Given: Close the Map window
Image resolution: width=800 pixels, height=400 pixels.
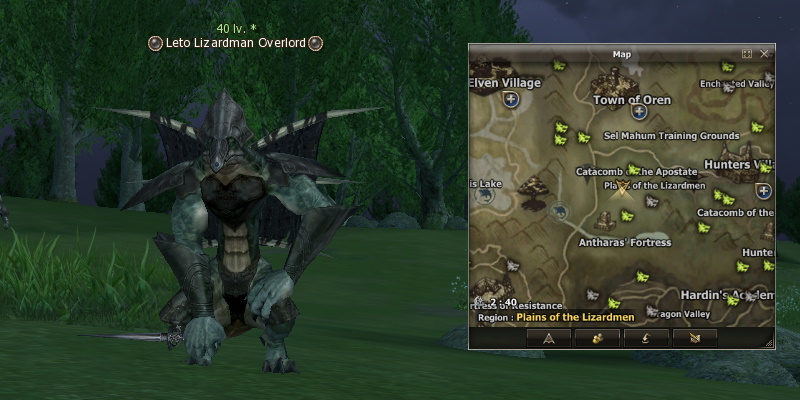Looking at the screenshot, I should pos(764,53).
